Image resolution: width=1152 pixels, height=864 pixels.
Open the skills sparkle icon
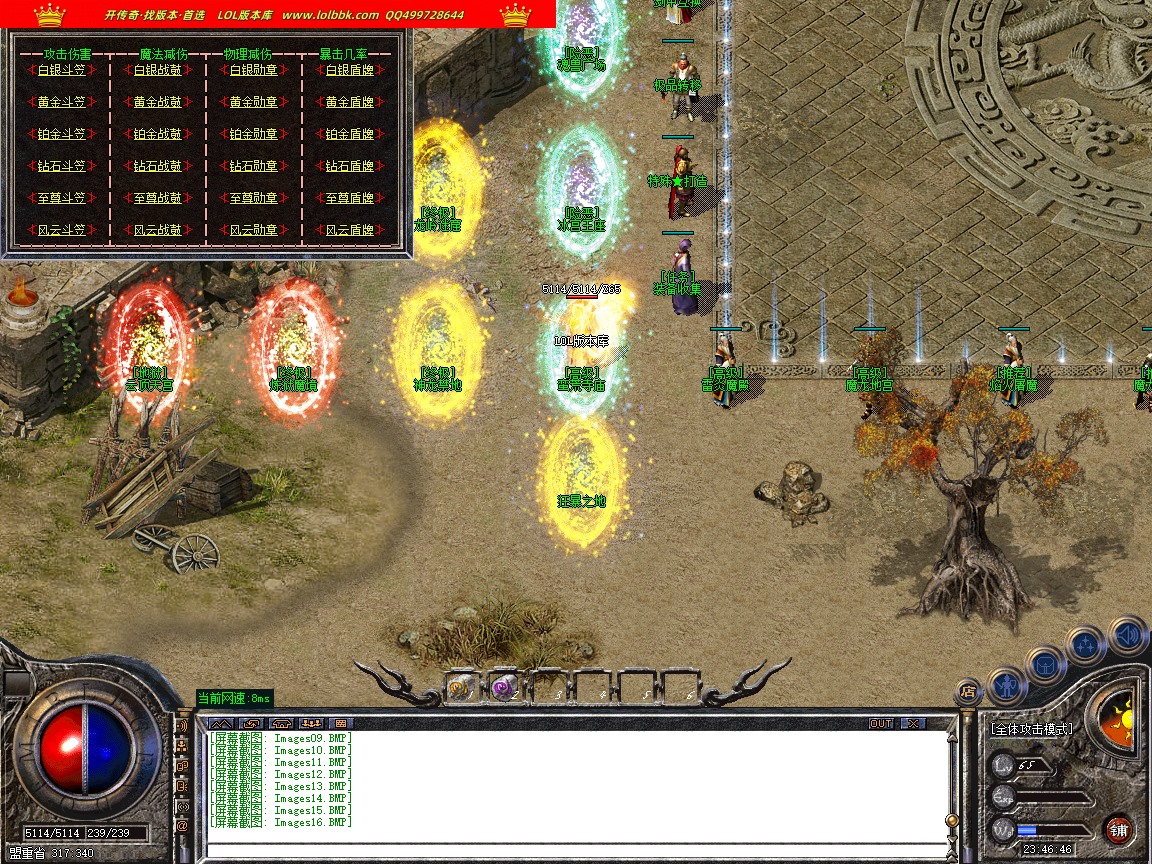[x=1087, y=643]
